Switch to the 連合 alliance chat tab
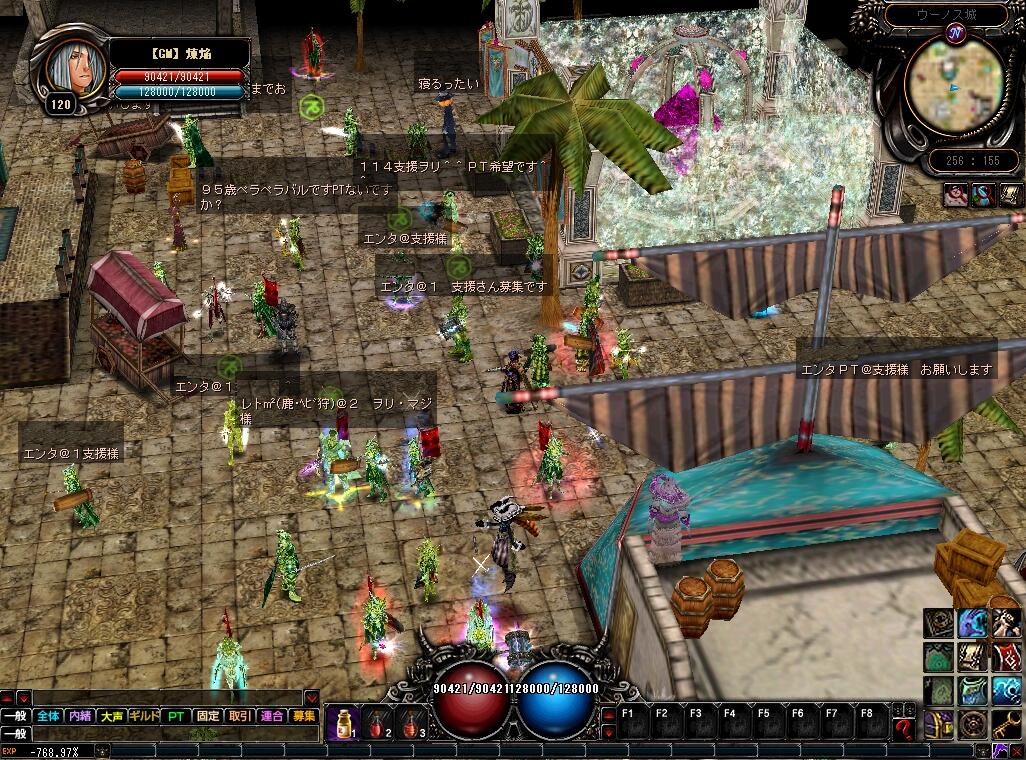This screenshot has width=1026, height=760. pos(272,716)
